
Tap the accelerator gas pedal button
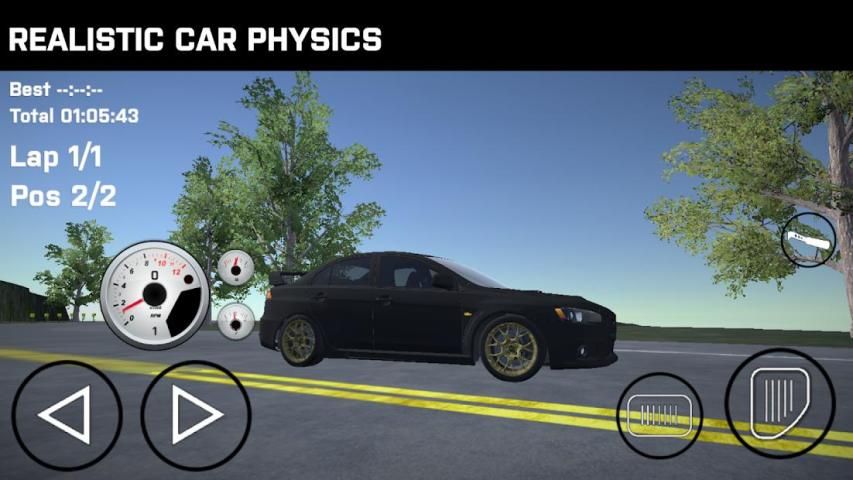[780, 402]
